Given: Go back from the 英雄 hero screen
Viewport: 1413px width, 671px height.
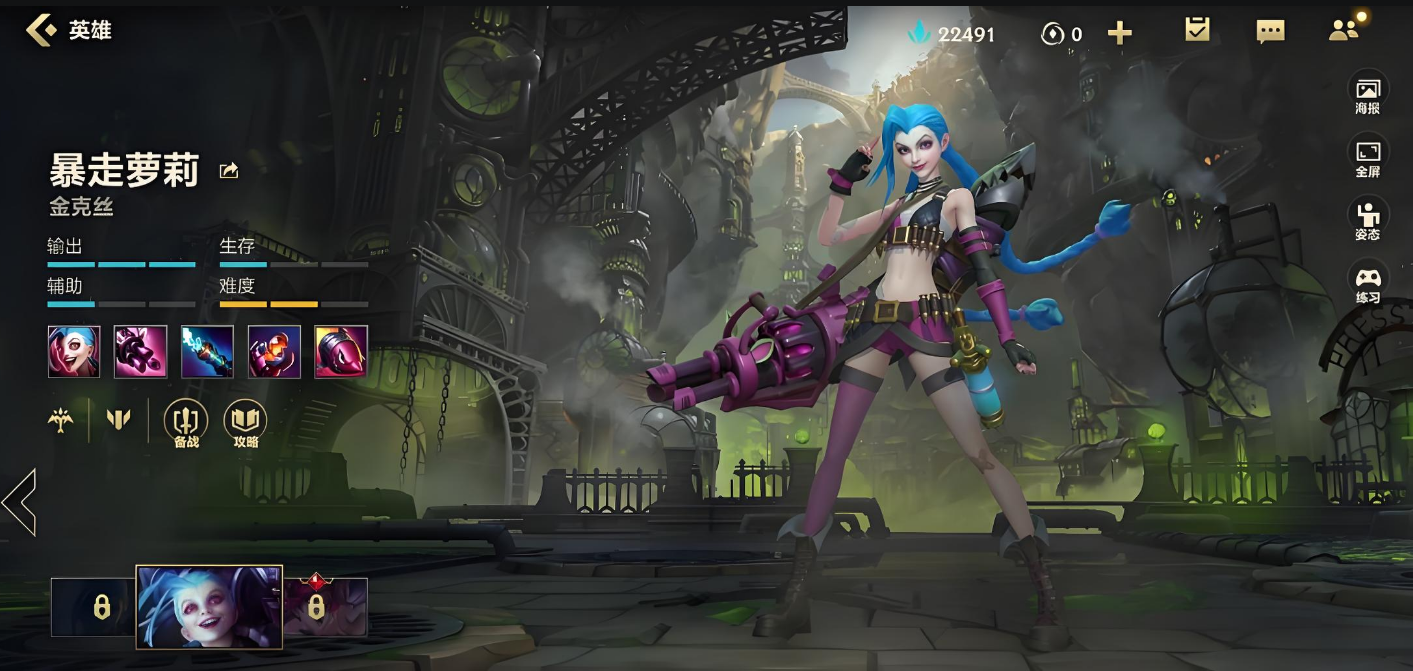Looking at the screenshot, I should tap(41, 30).
